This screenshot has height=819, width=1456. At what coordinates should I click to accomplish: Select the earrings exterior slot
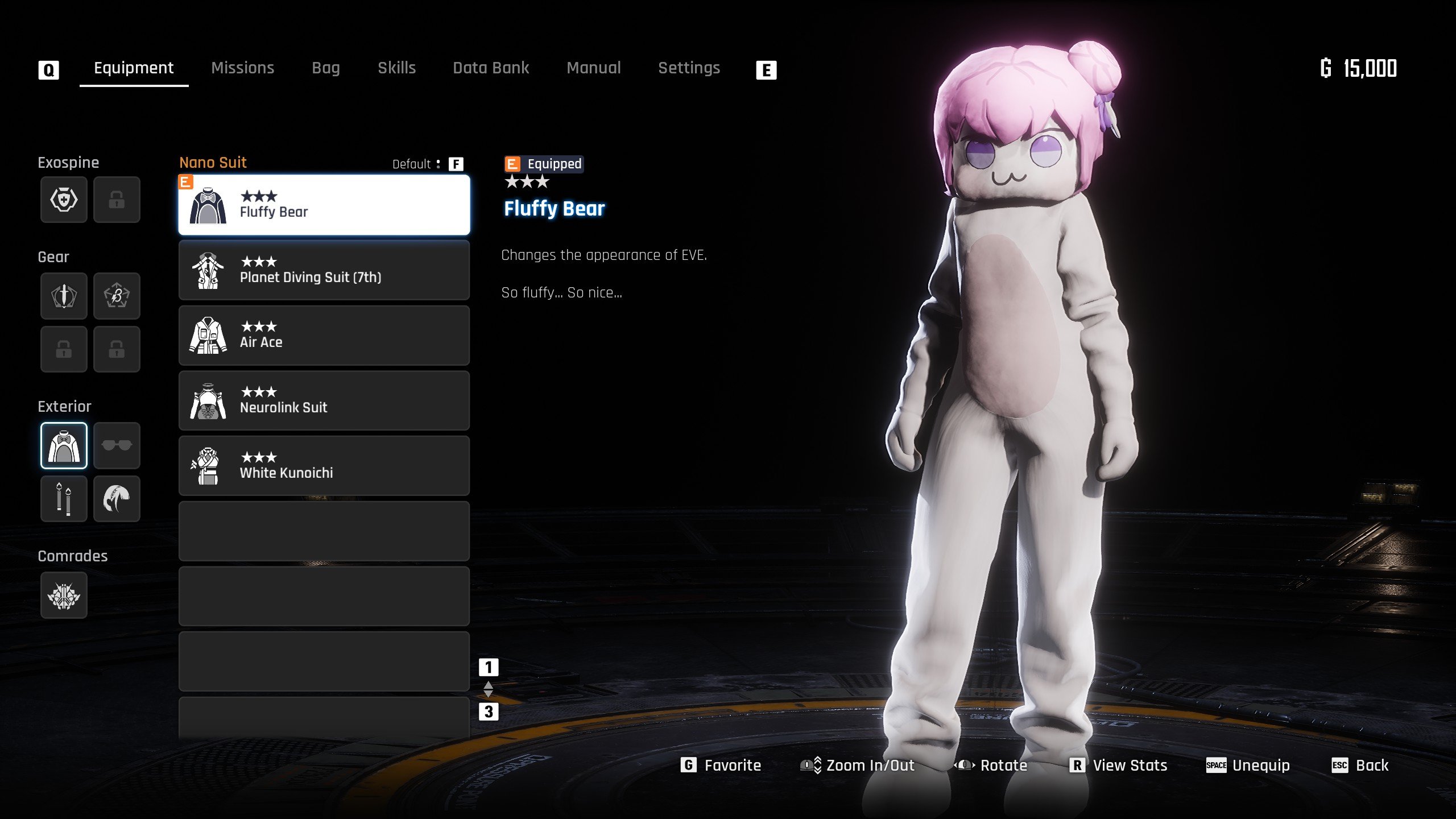pyautogui.click(x=64, y=499)
